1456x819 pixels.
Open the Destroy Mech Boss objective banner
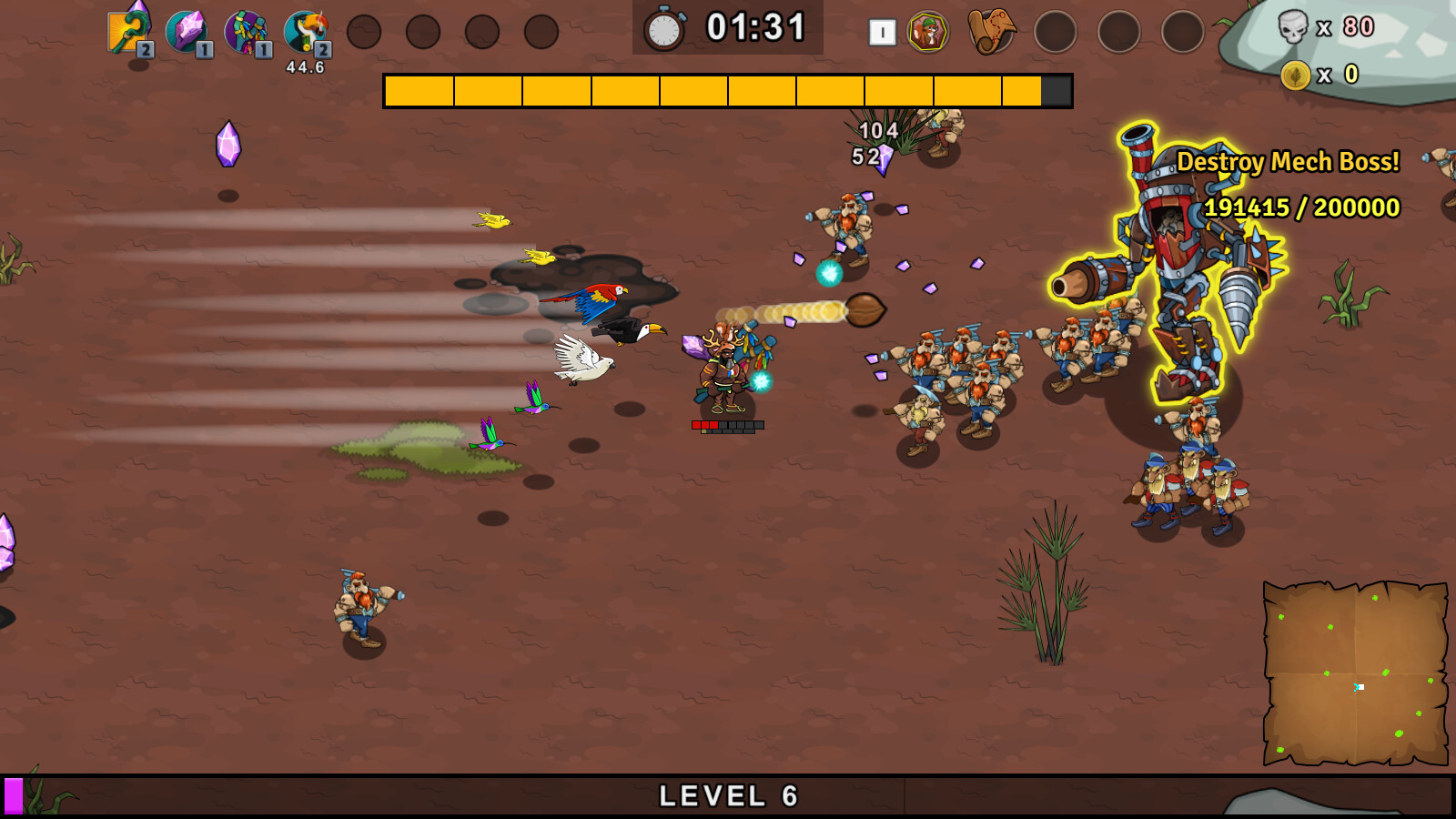(1289, 162)
